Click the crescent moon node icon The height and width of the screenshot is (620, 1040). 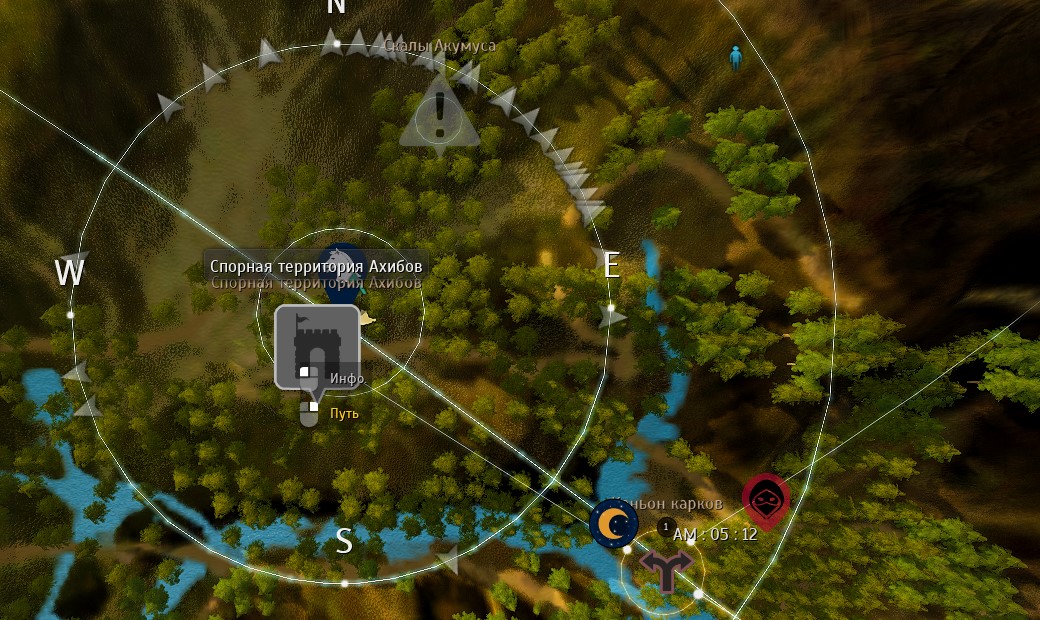(614, 523)
